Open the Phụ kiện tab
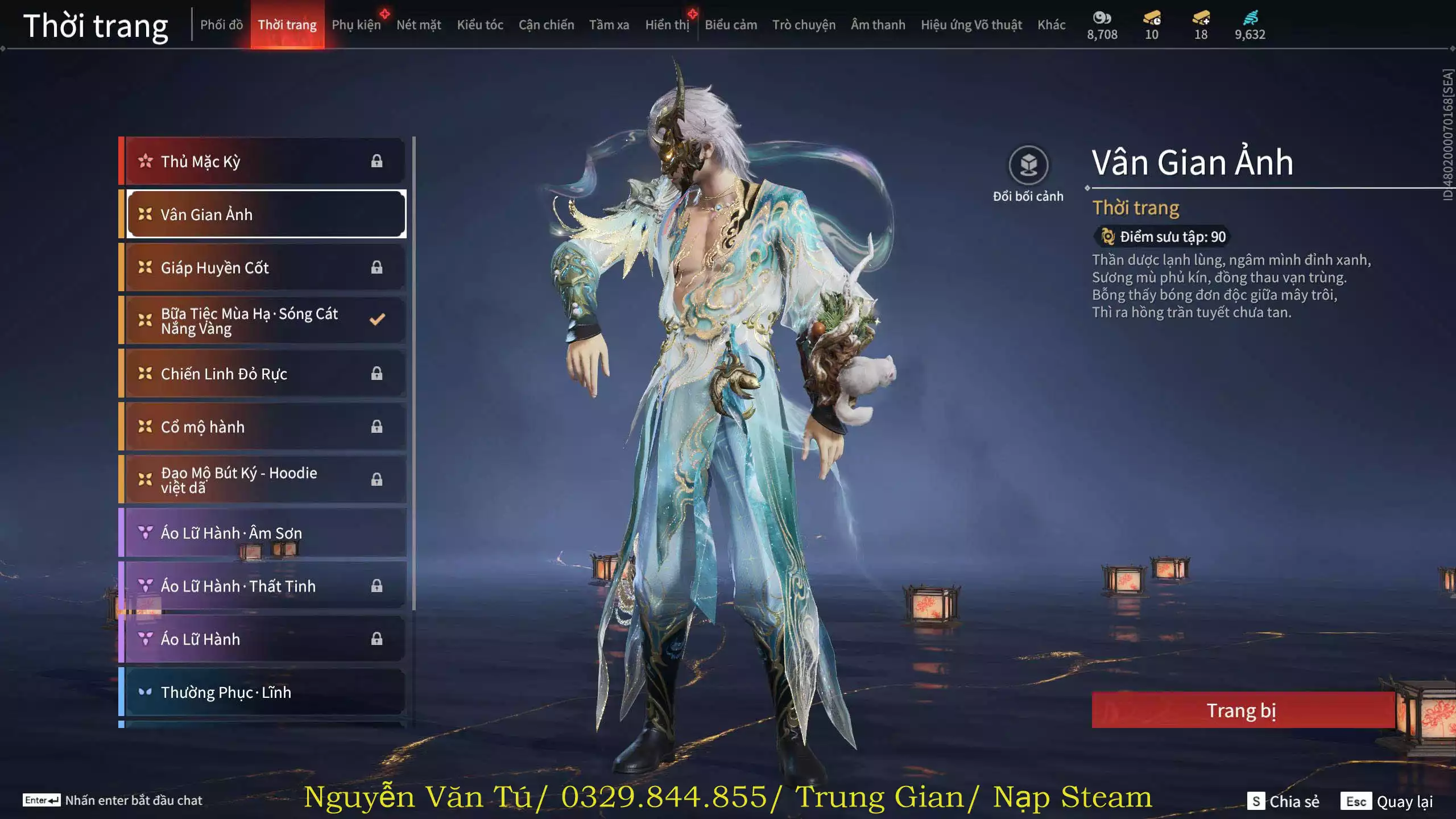 pyautogui.click(x=356, y=25)
